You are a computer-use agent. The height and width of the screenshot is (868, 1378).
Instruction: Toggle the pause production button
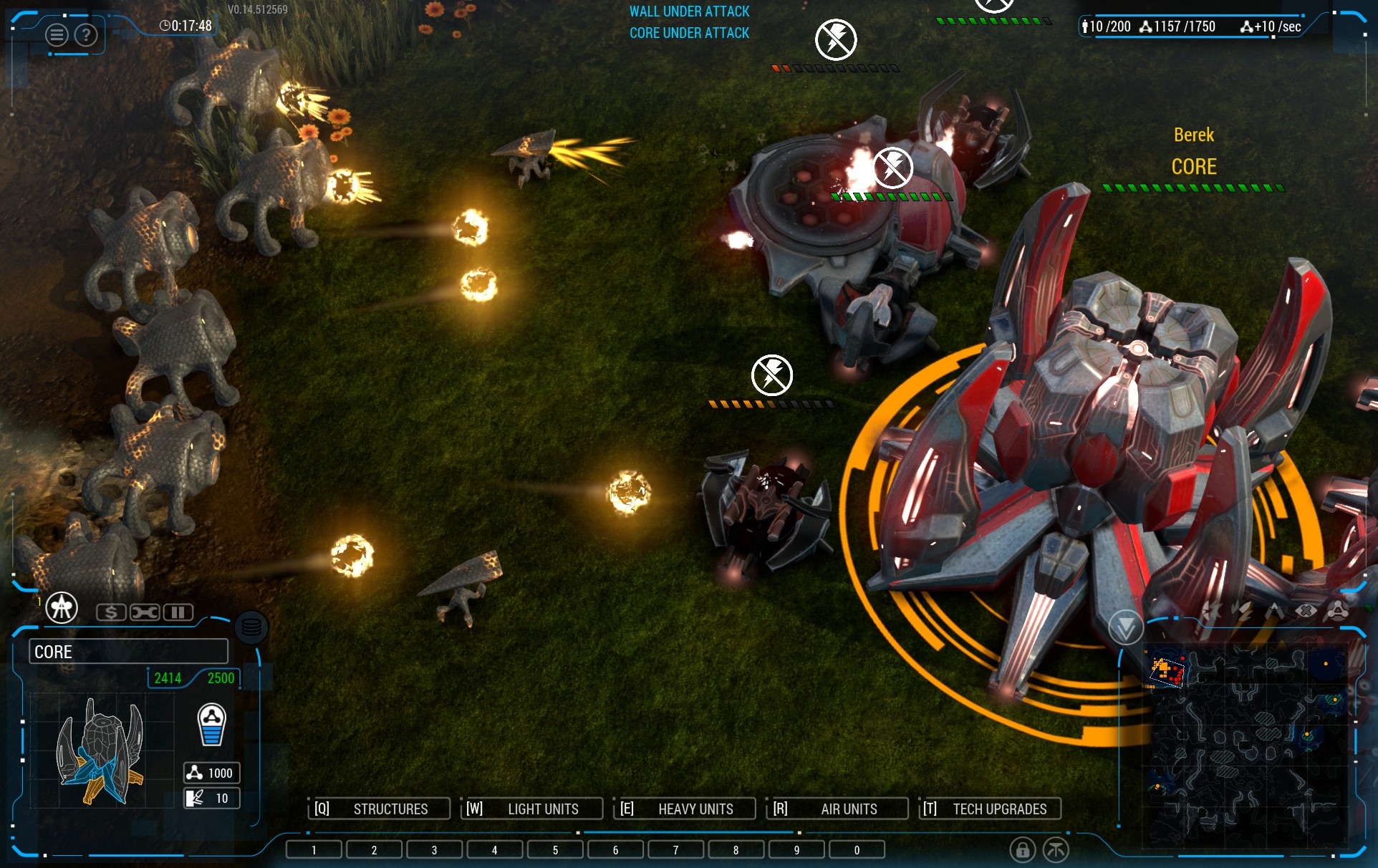click(x=178, y=612)
